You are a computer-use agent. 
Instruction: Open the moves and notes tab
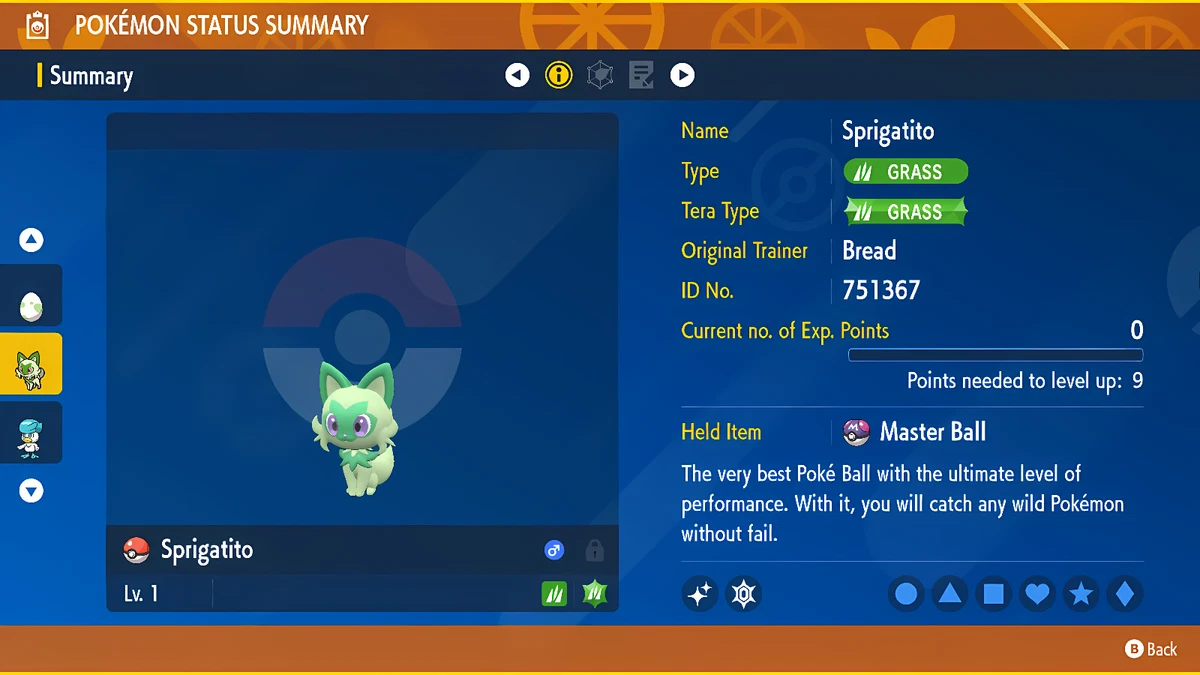point(641,75)
